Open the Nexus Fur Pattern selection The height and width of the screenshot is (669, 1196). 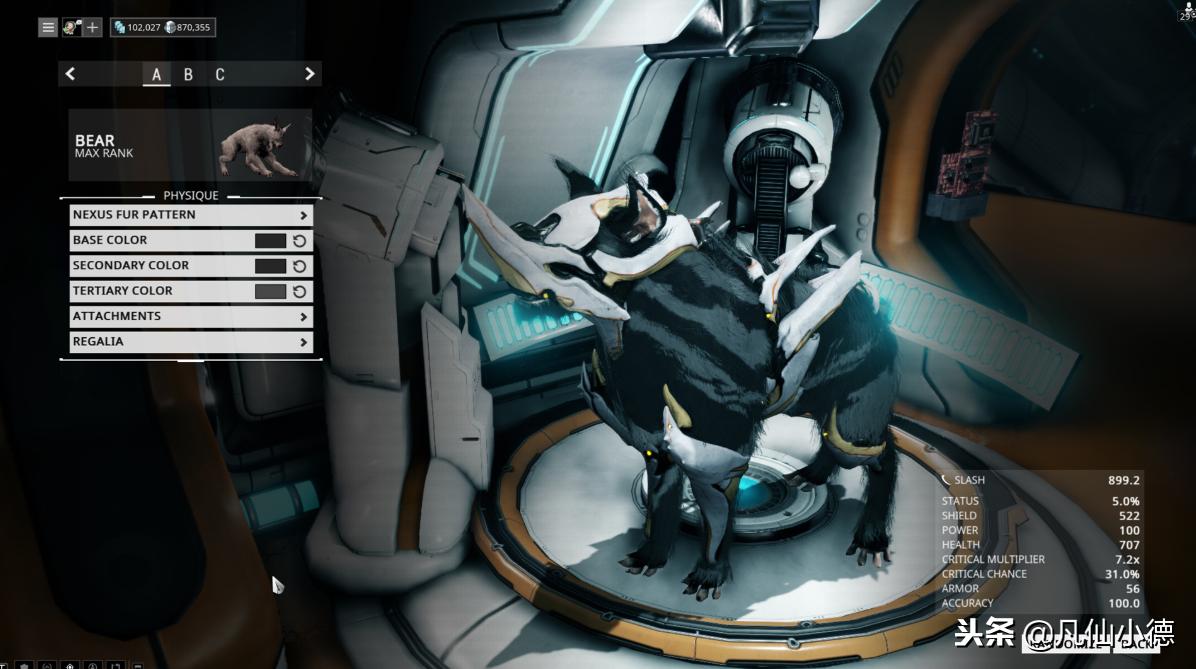point(191,215)
